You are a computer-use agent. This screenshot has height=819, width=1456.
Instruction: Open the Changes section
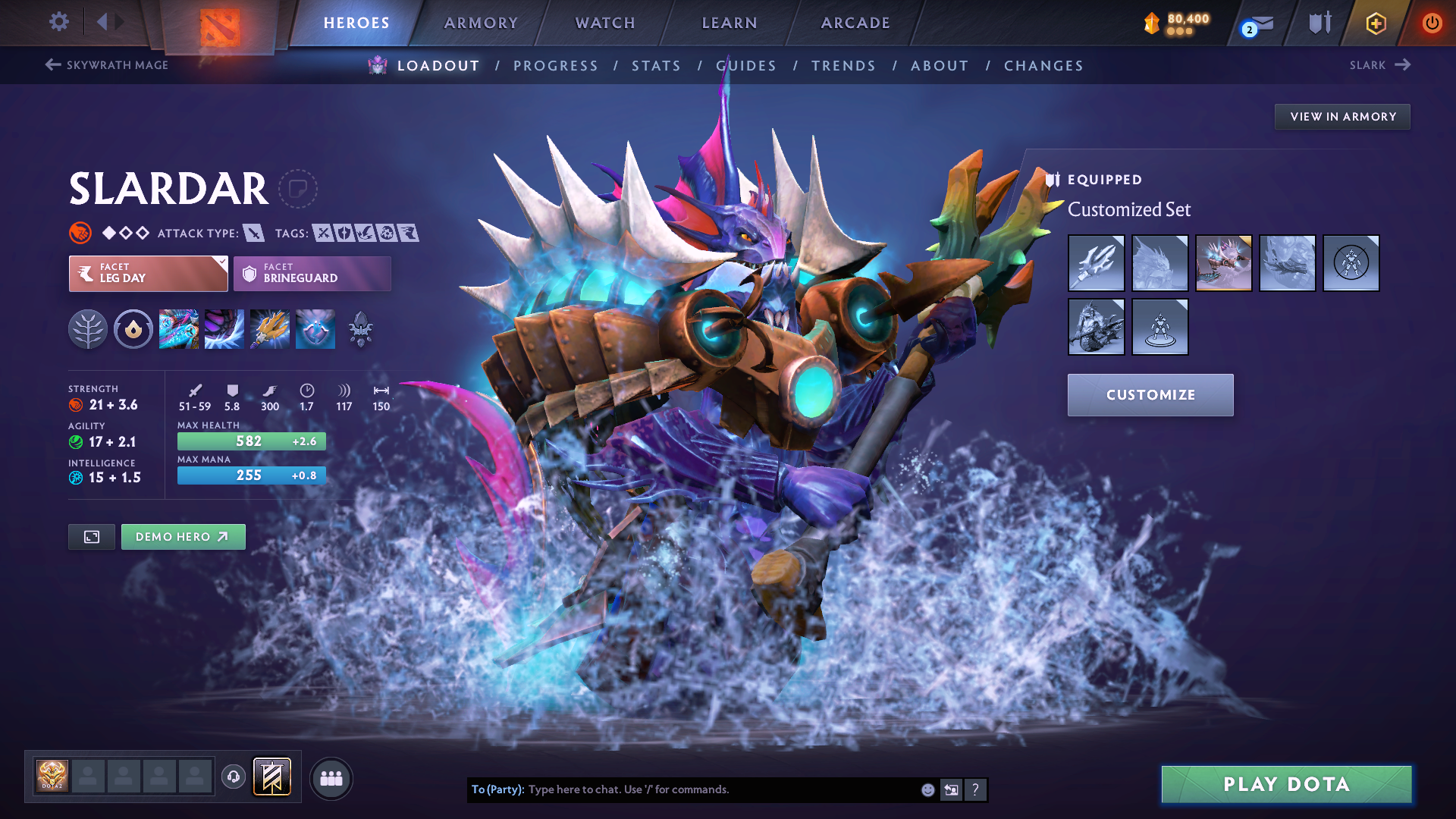[1043, 66]
